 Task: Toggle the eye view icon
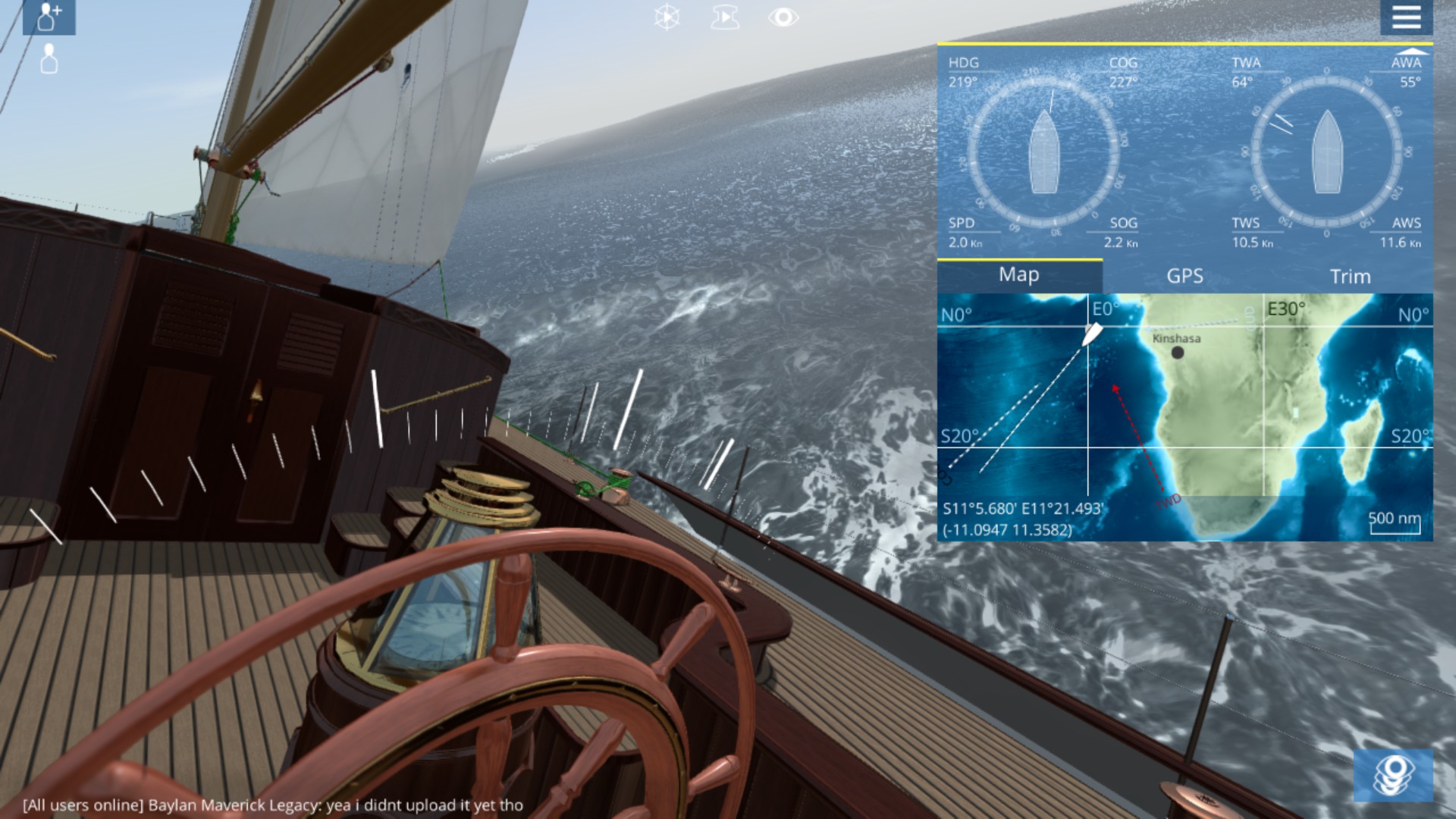coord(783,17)
